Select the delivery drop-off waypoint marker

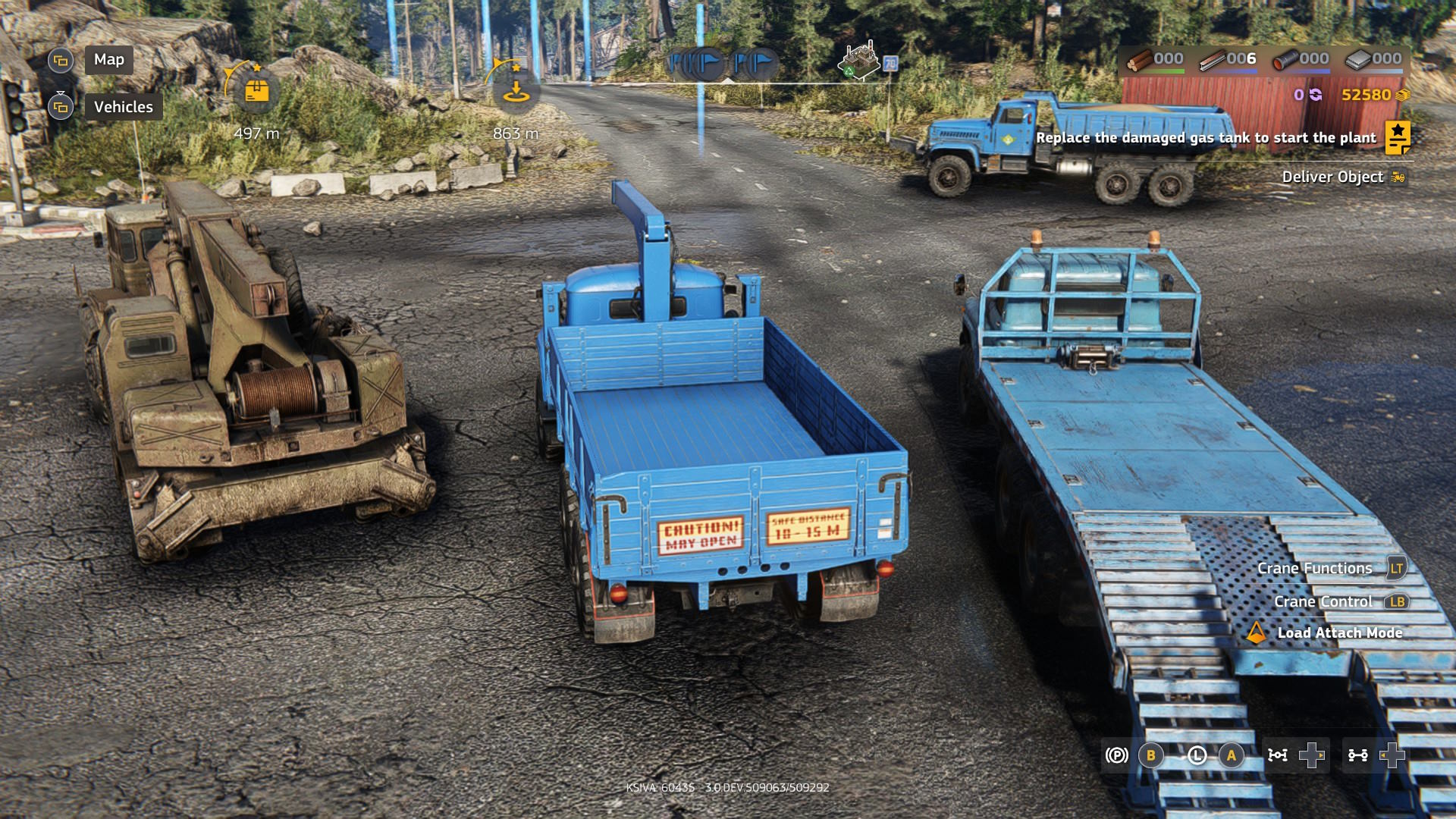click(x=516, y=92)
